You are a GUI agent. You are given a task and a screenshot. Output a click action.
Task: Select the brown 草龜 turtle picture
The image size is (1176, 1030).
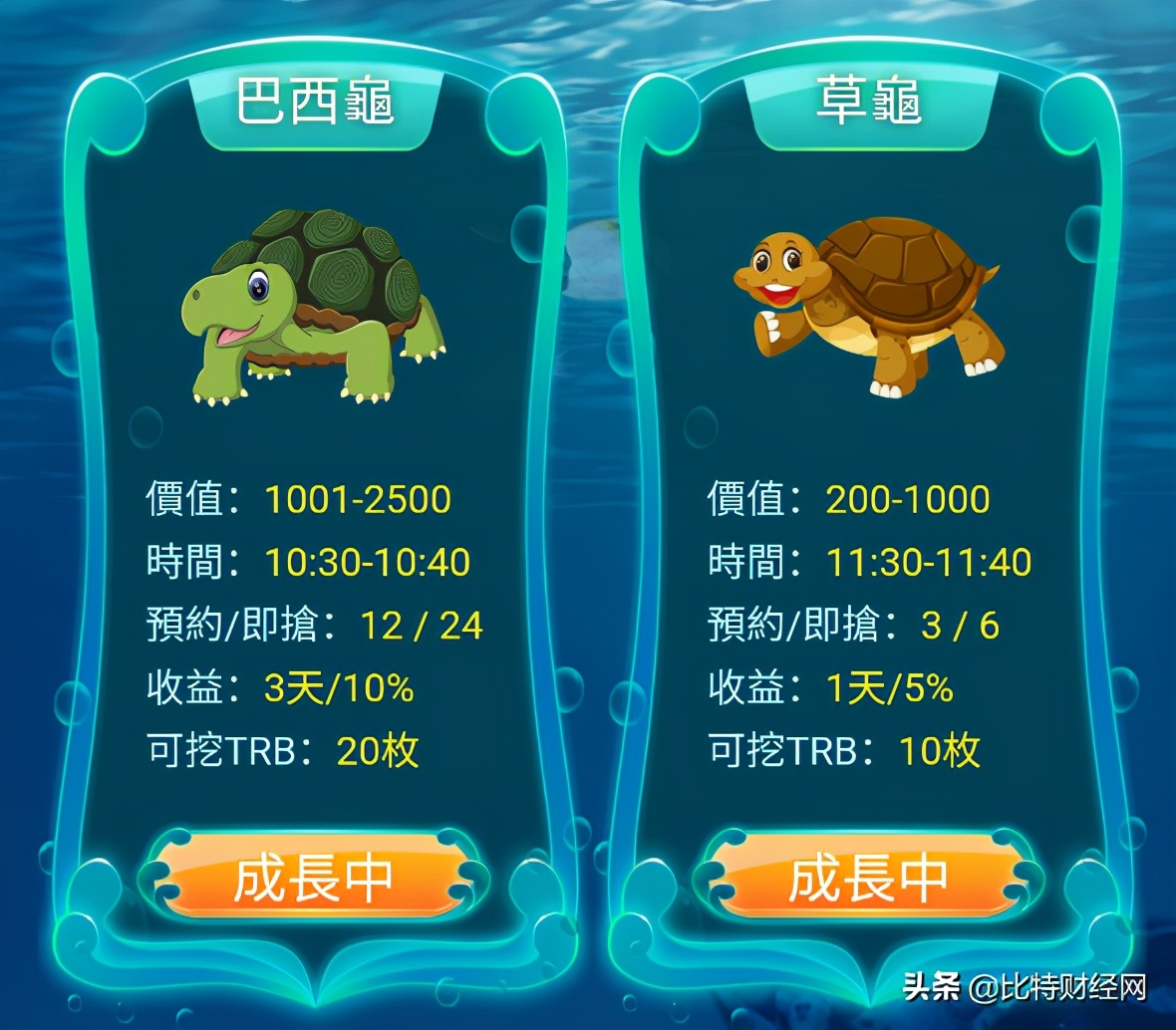tap(868, 304)
